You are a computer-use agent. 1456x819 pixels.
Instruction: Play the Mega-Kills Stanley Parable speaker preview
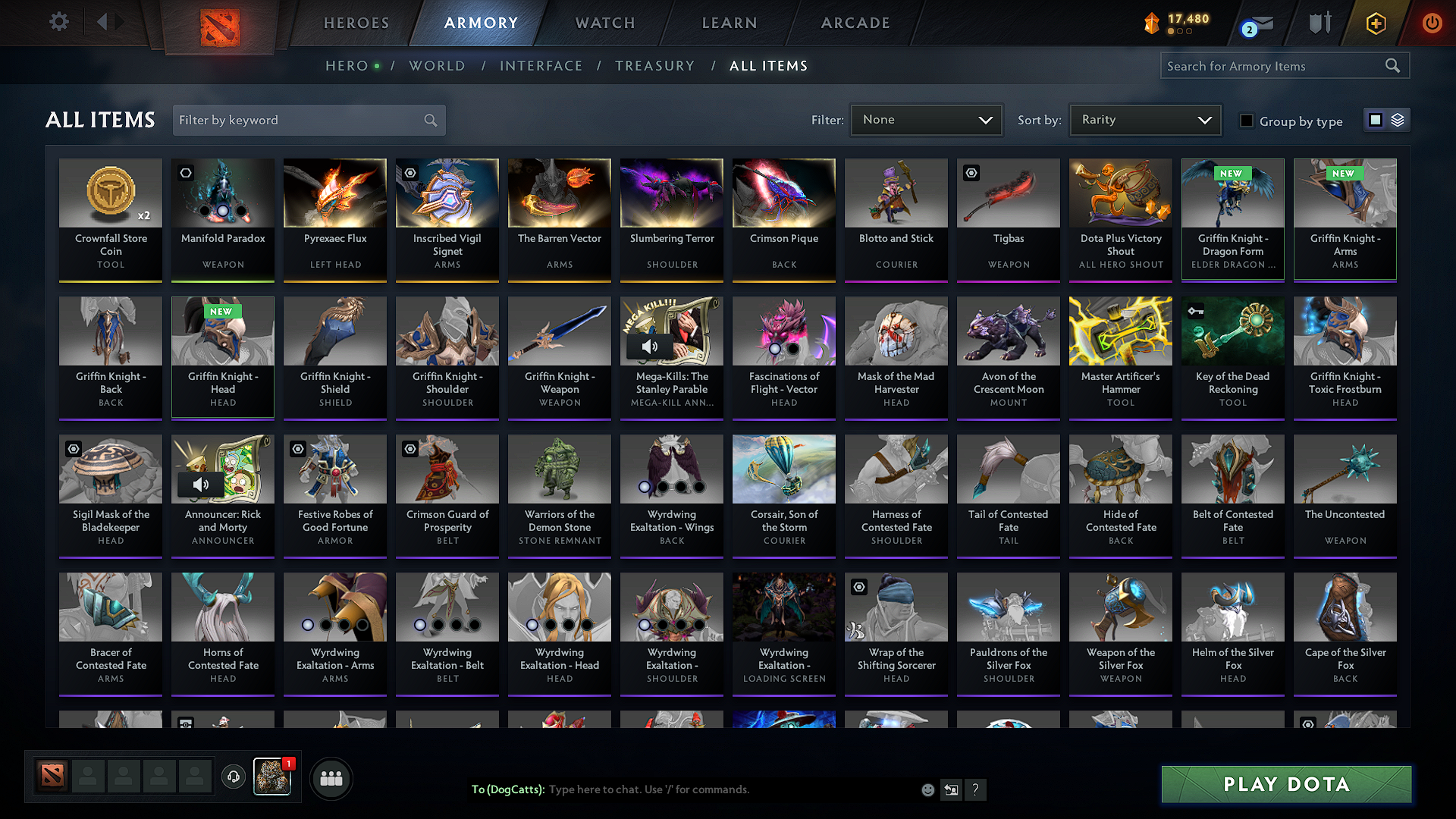[649, 347]
